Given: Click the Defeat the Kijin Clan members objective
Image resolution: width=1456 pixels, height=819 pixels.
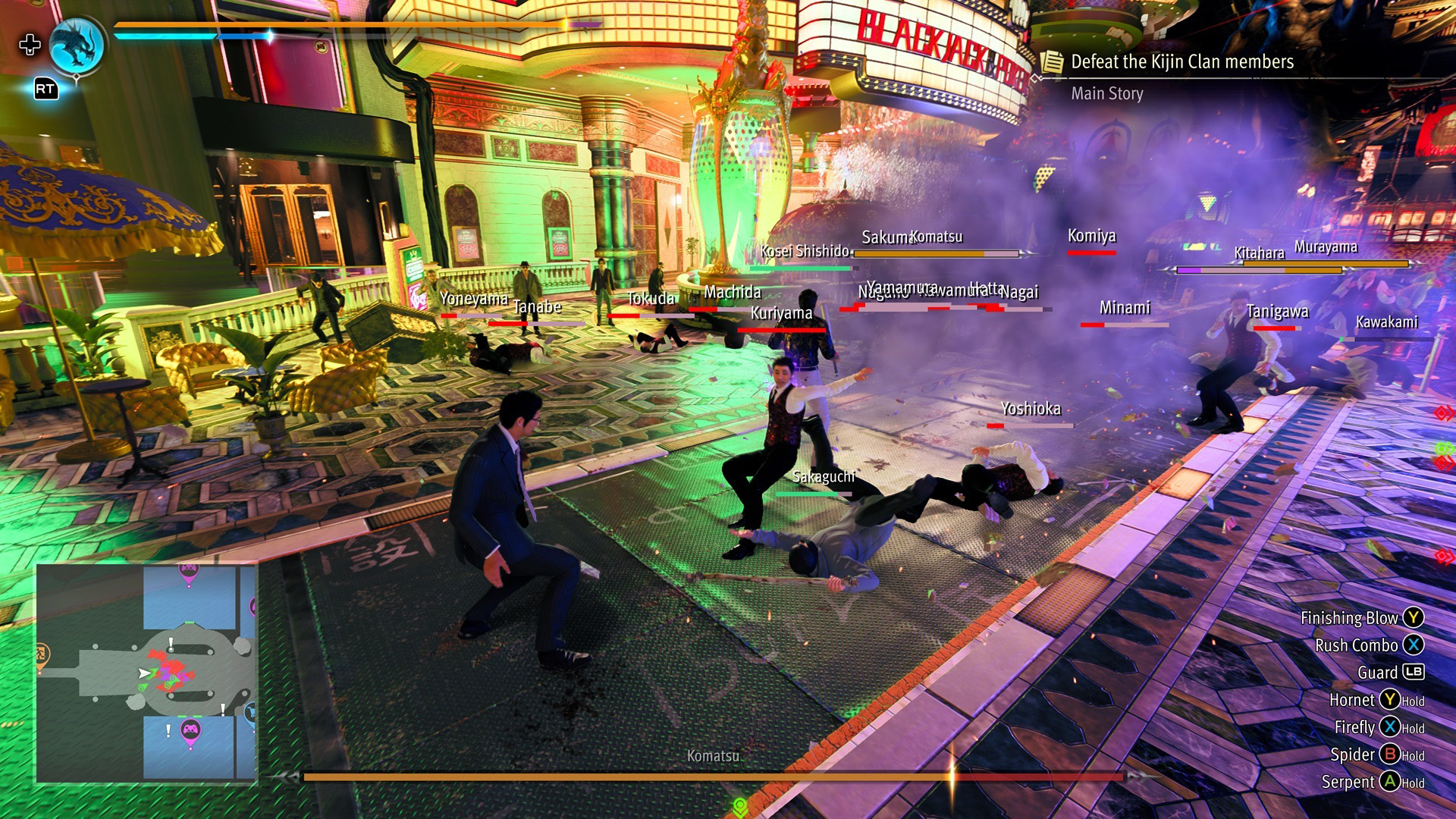Looking at the screenshot, I should (1181, 62).
